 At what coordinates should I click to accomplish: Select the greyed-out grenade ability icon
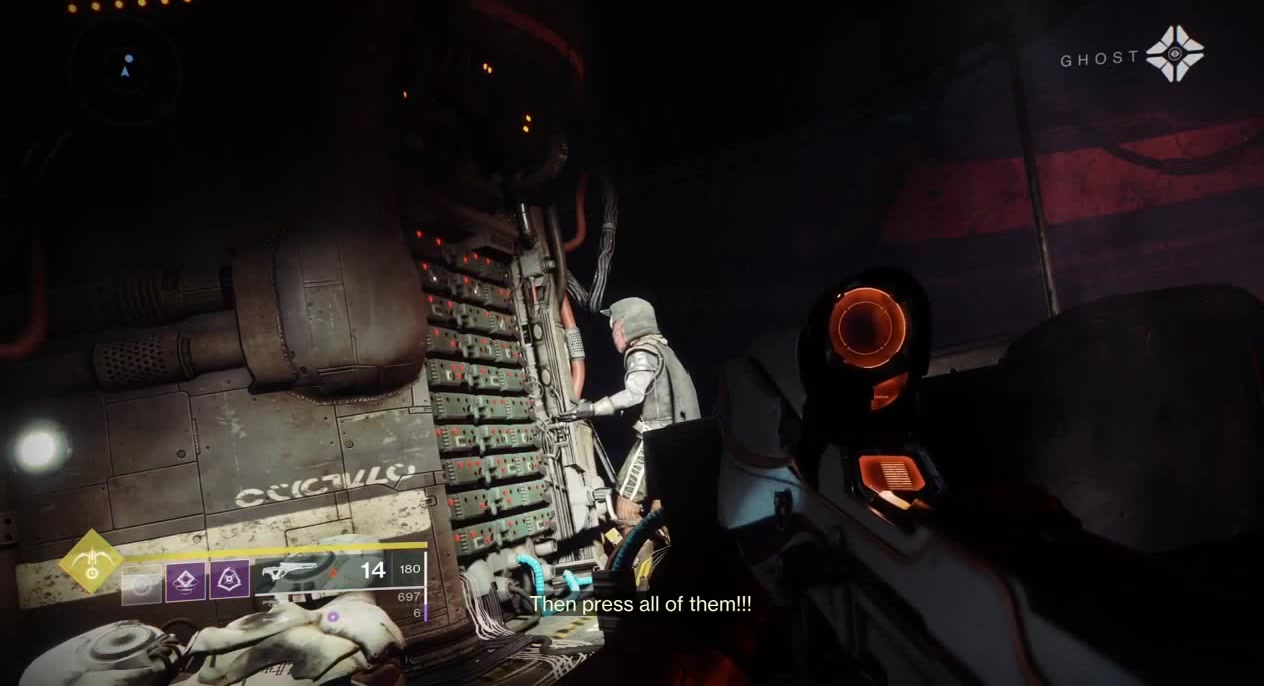click(141, 582)
